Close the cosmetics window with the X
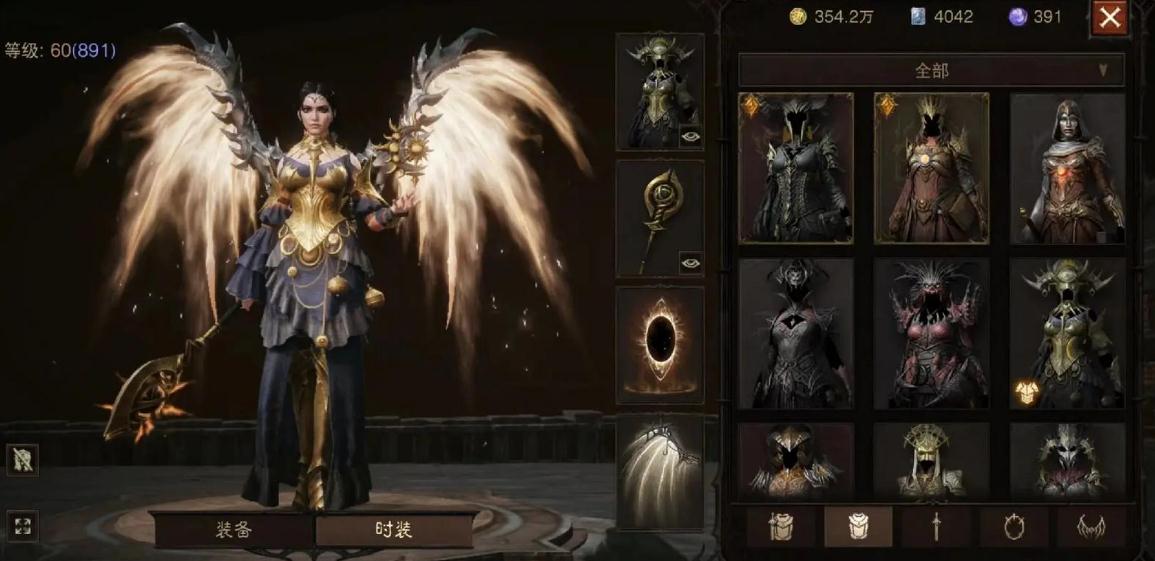Screen dimensions: 1155x561 [x=1109, y=17]
